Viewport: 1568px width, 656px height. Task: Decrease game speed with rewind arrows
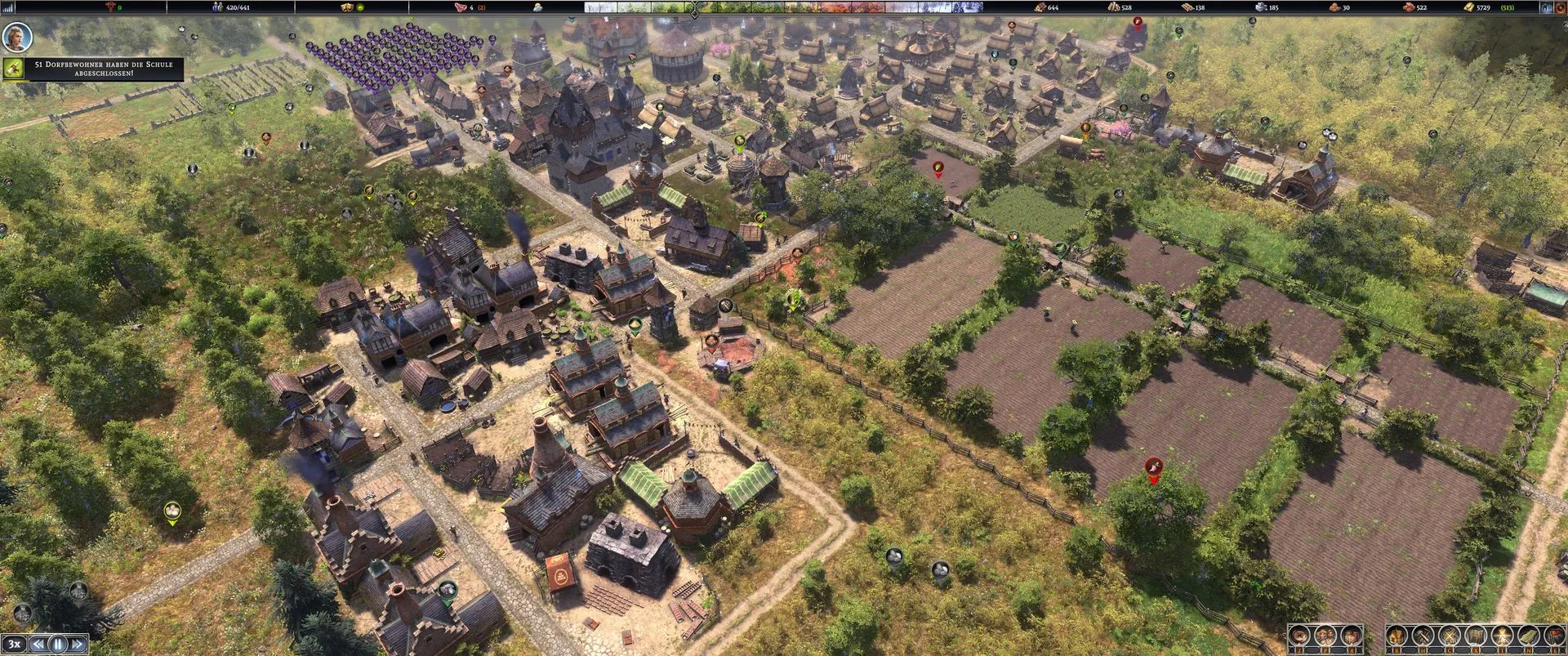38,644
